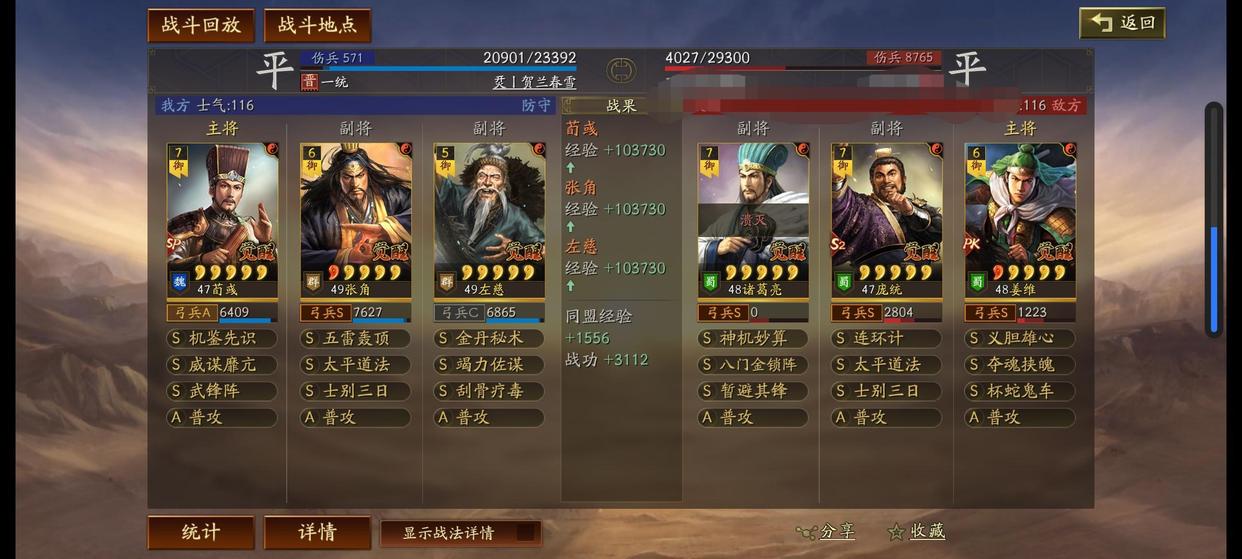Go back with the 返回 button
Screen dimensions: 1242x559
point(1122,23)
